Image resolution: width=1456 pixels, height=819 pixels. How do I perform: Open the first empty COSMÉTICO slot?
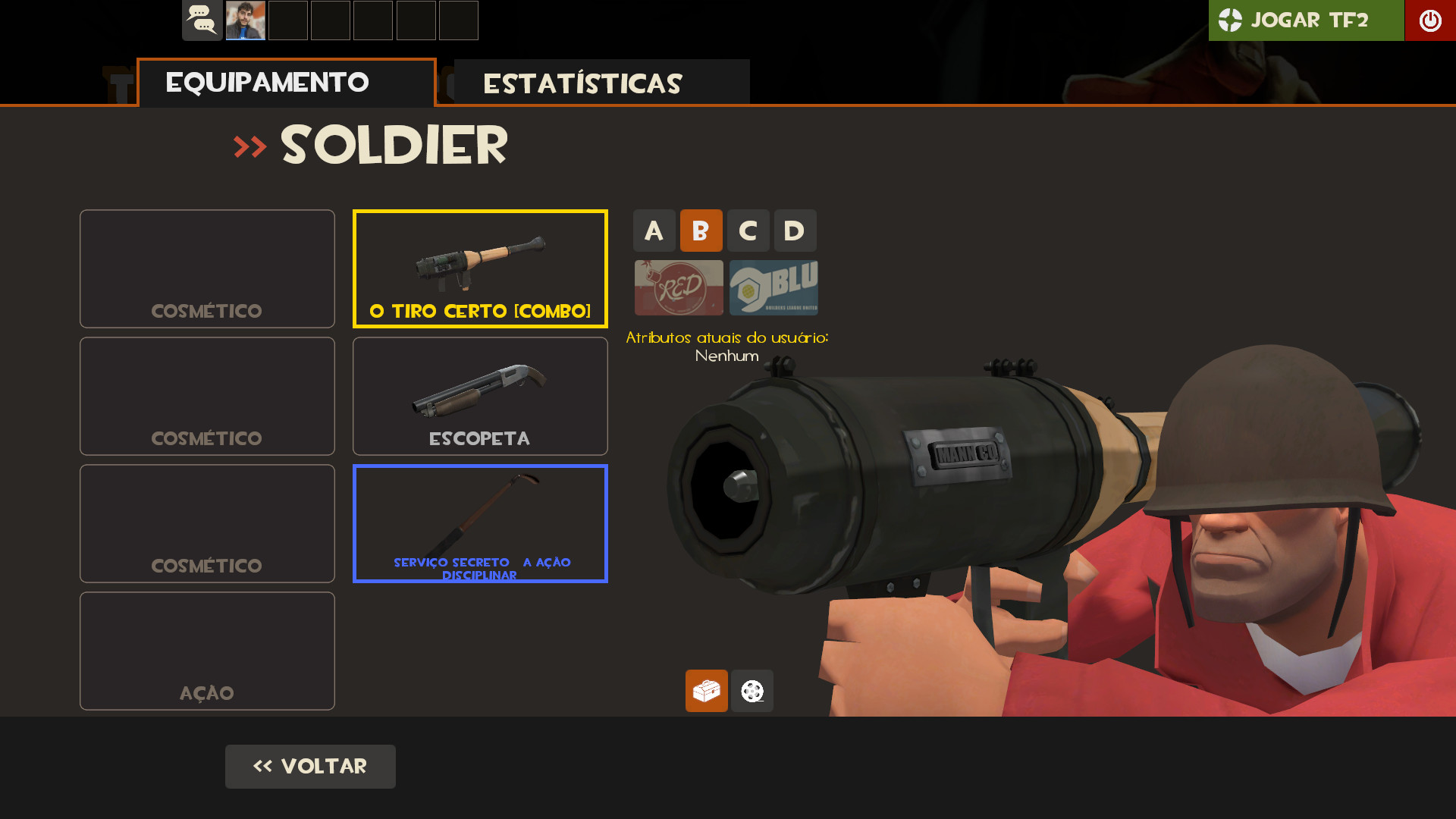(x=206, y=268)
